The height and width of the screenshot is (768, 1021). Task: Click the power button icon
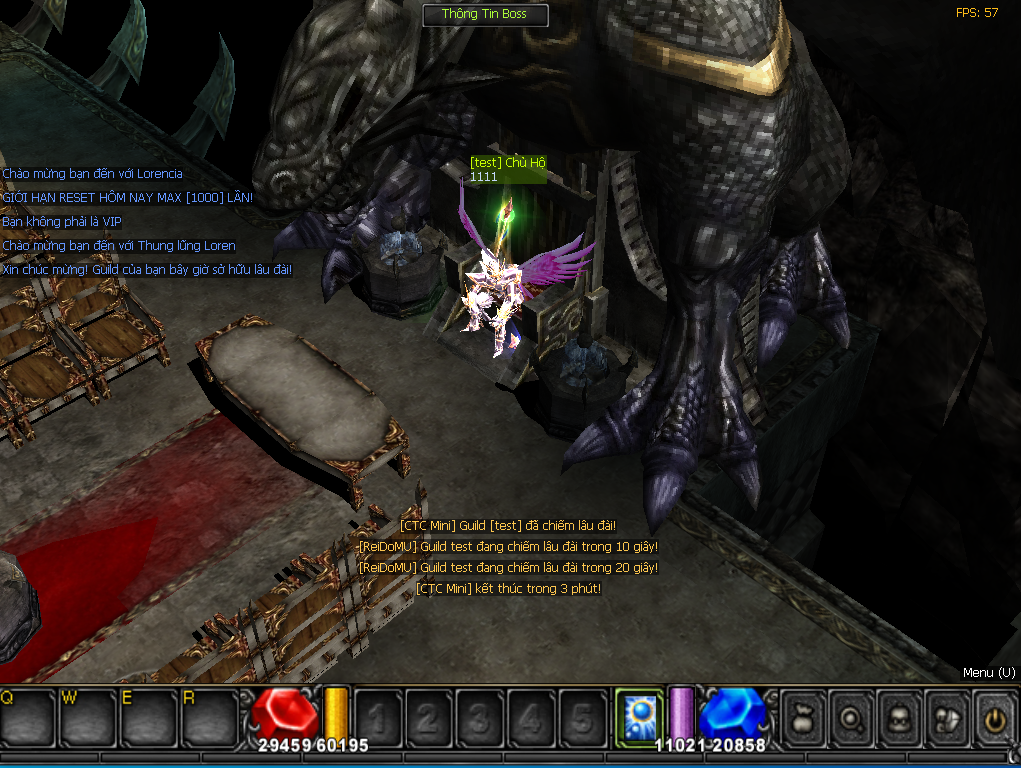click(x=993, y=717)
